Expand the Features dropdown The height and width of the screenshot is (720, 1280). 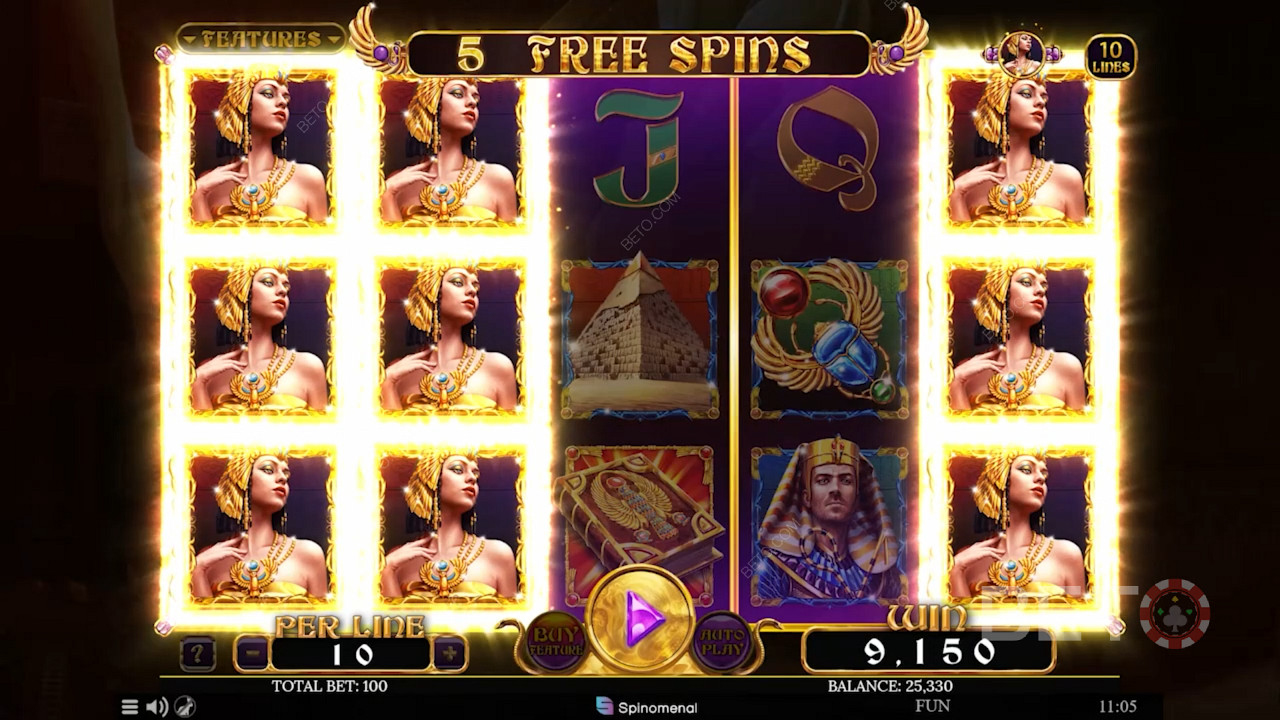point(261,39)
